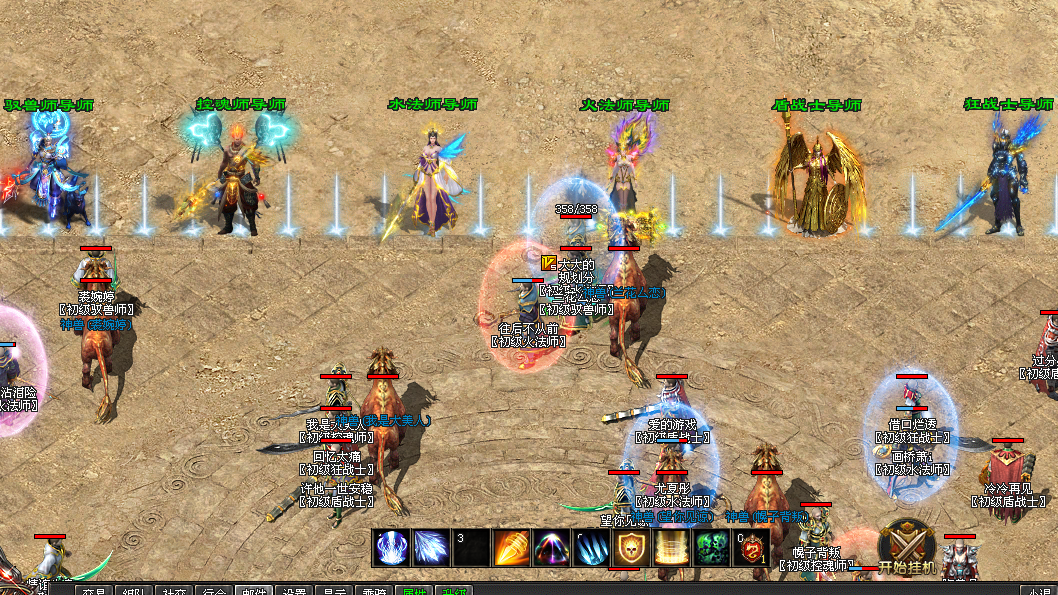Open the 设置 settings button
Image resolution: width=1058 pixels, height=595 pixels.
291,590
